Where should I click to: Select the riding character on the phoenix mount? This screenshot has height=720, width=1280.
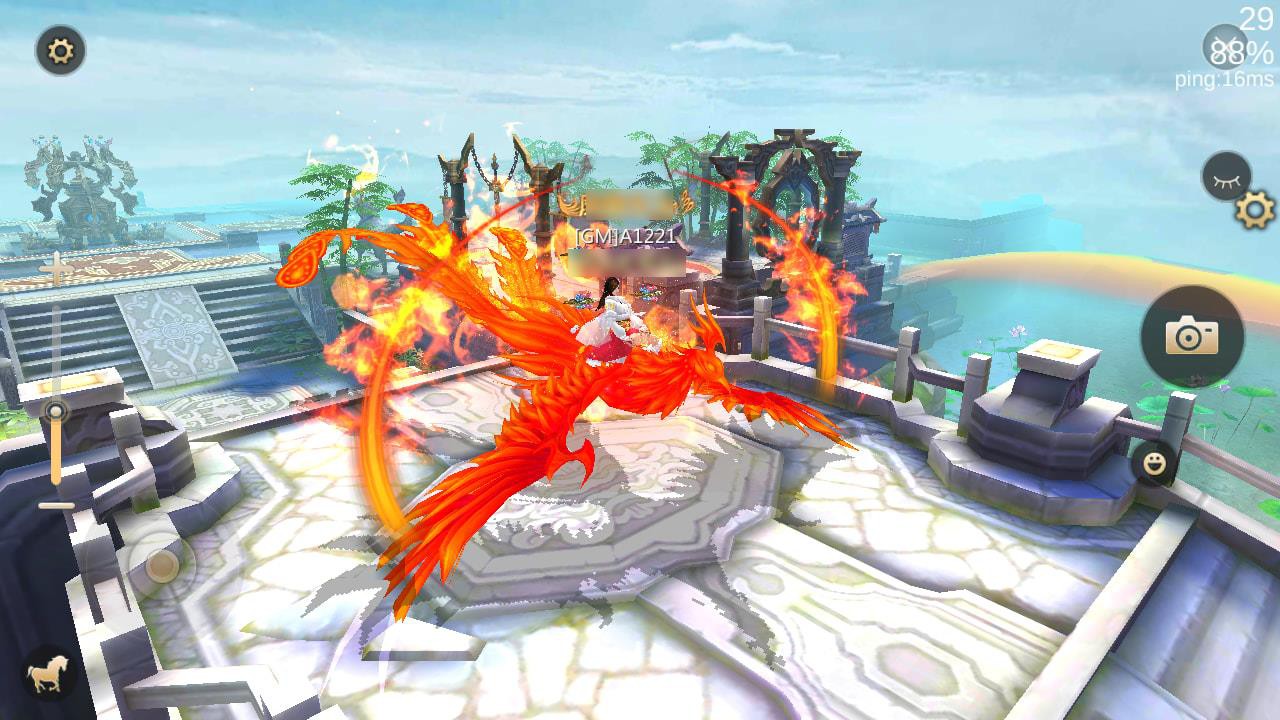click(615, 325)
